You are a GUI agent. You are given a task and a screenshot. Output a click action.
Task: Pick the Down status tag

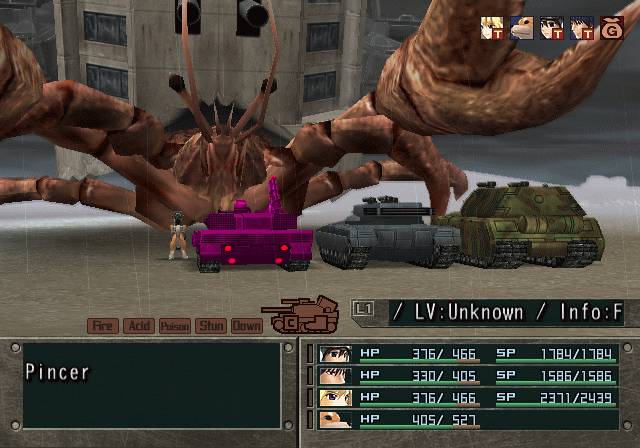(x=246, y=326)
